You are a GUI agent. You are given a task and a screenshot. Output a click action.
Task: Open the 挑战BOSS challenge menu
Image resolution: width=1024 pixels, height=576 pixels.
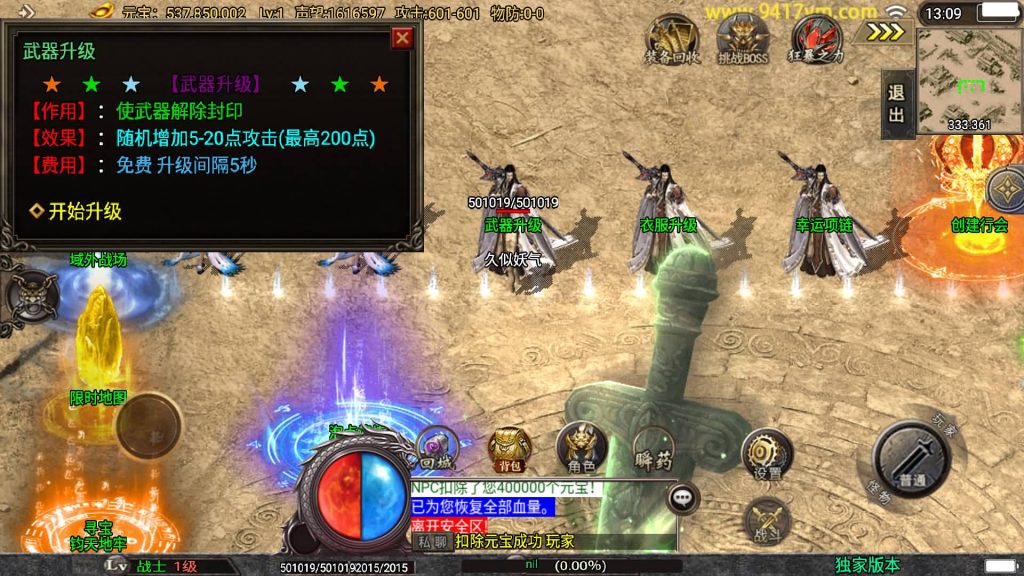(743, 41)
